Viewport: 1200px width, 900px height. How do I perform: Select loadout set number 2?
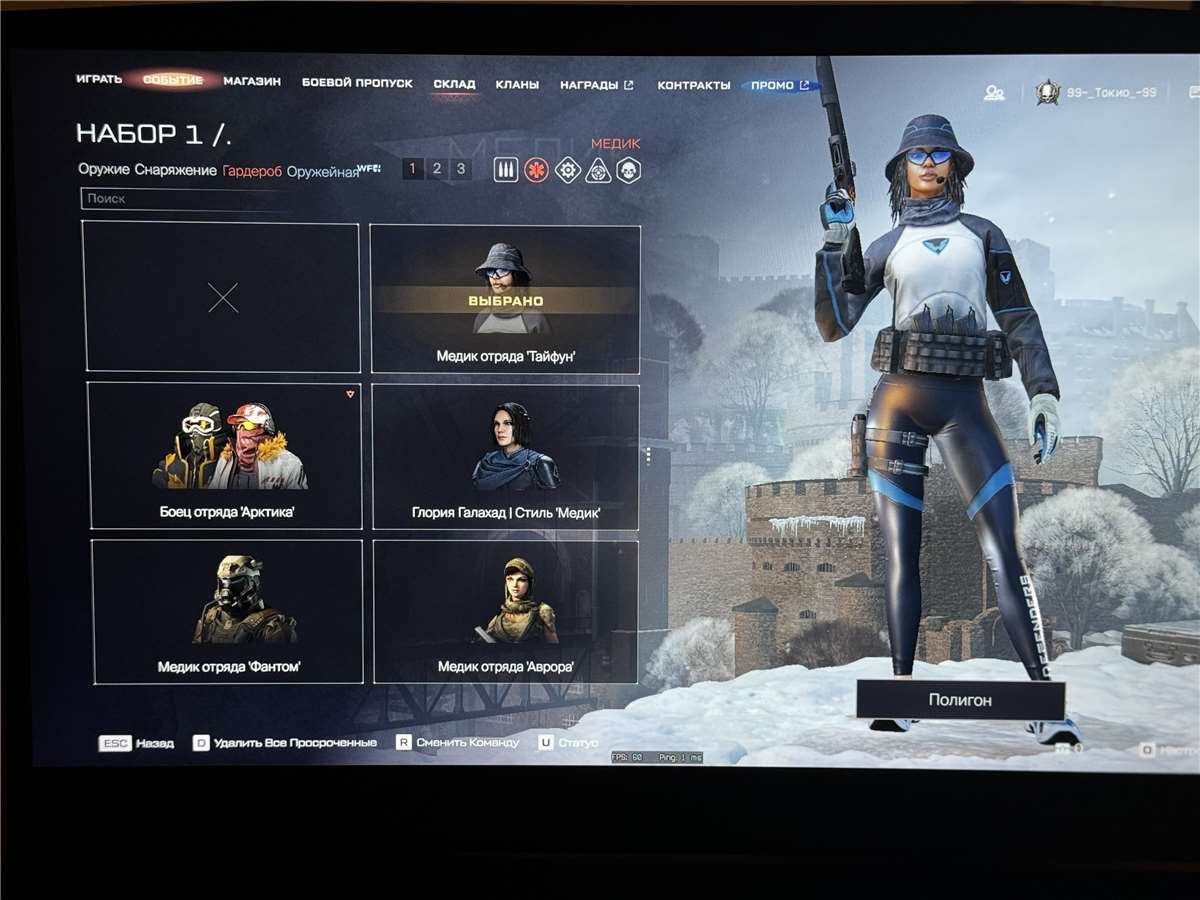click(x=437, y=169)
